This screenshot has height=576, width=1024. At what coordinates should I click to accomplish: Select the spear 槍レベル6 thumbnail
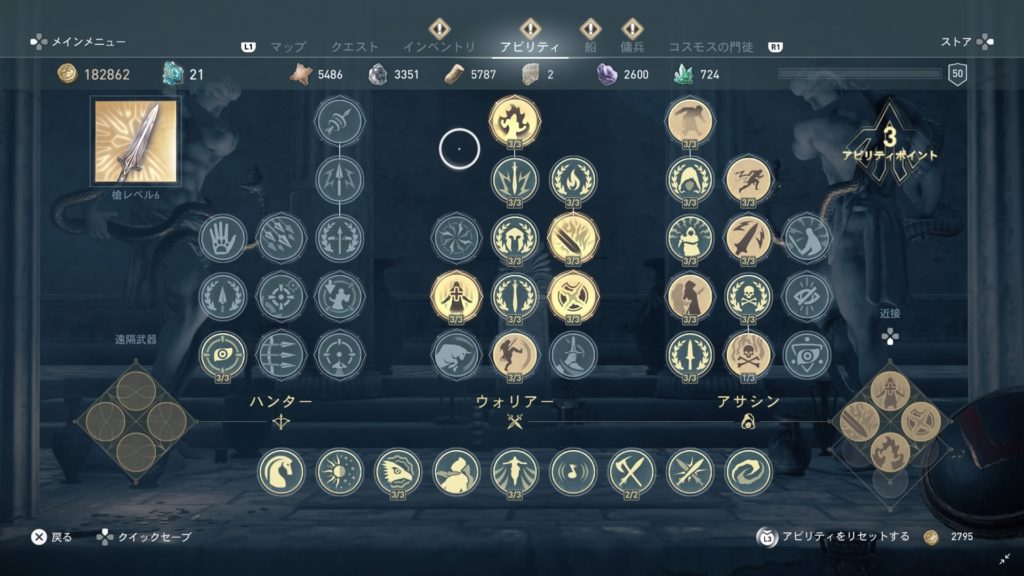coord(136,141)
